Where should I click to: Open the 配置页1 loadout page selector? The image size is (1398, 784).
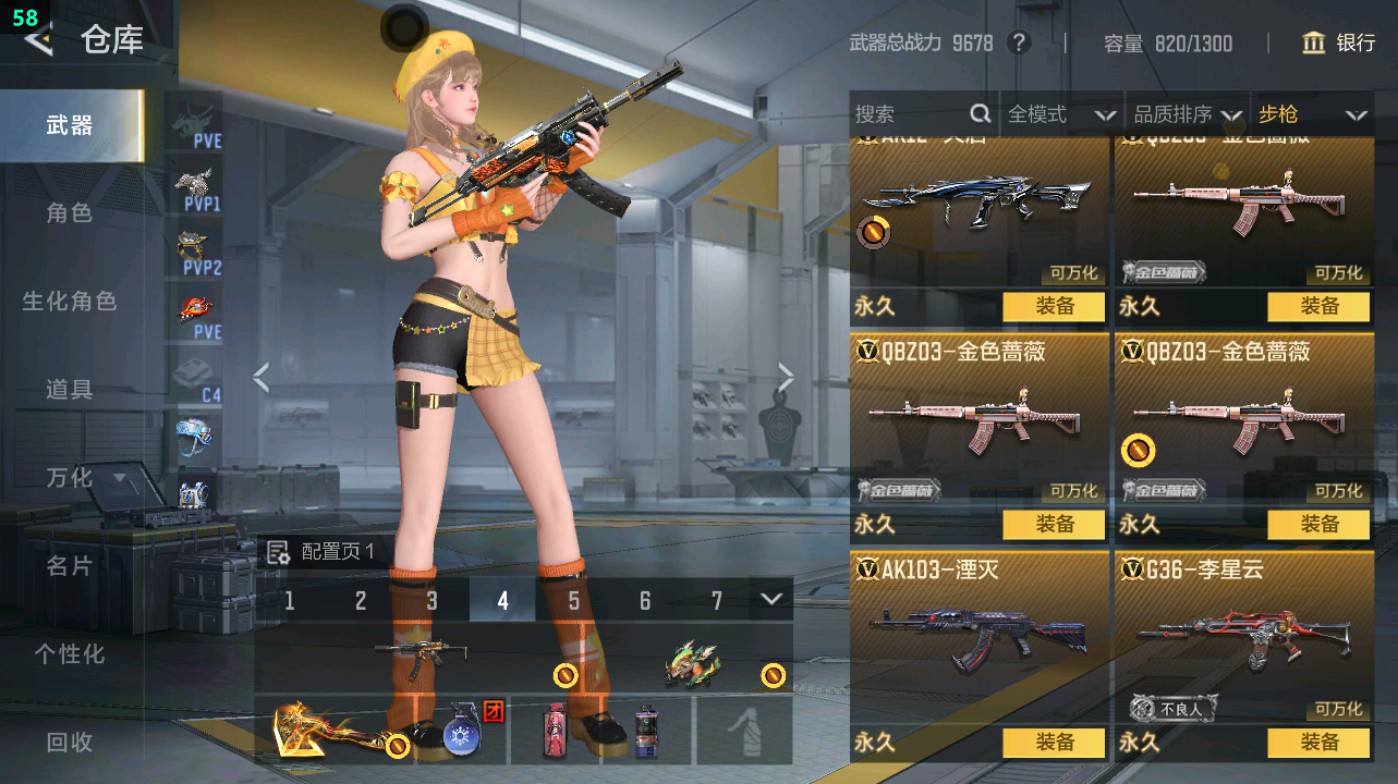click(323, 552)
